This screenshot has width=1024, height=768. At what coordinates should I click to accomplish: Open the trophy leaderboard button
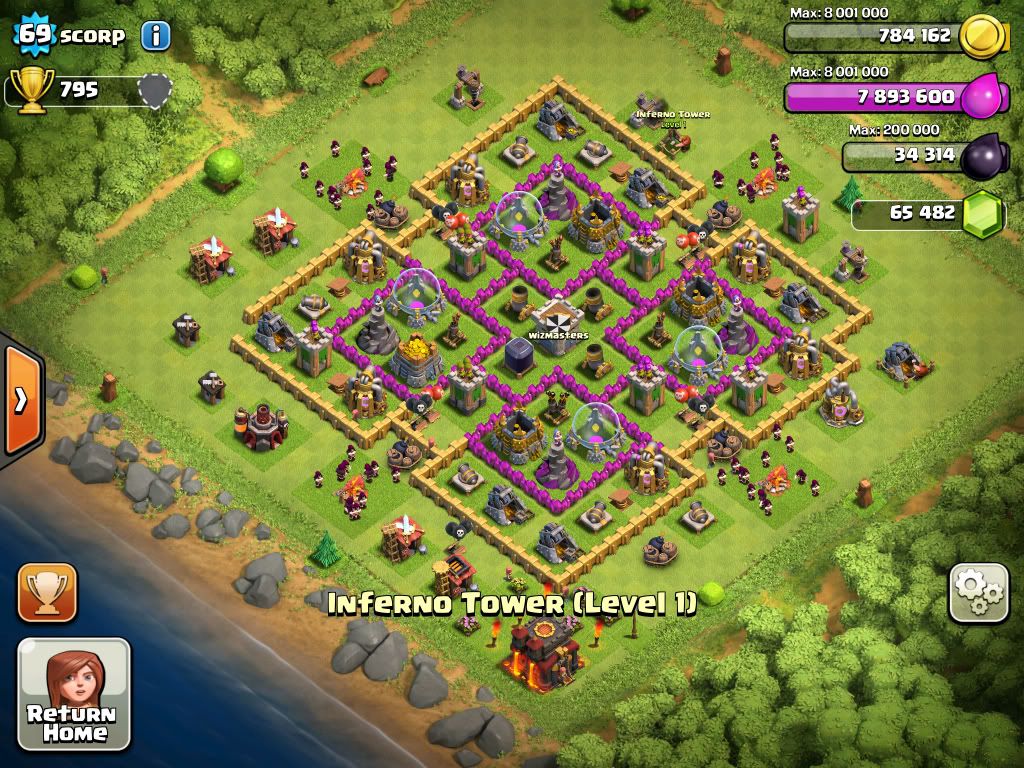[47, 592]
